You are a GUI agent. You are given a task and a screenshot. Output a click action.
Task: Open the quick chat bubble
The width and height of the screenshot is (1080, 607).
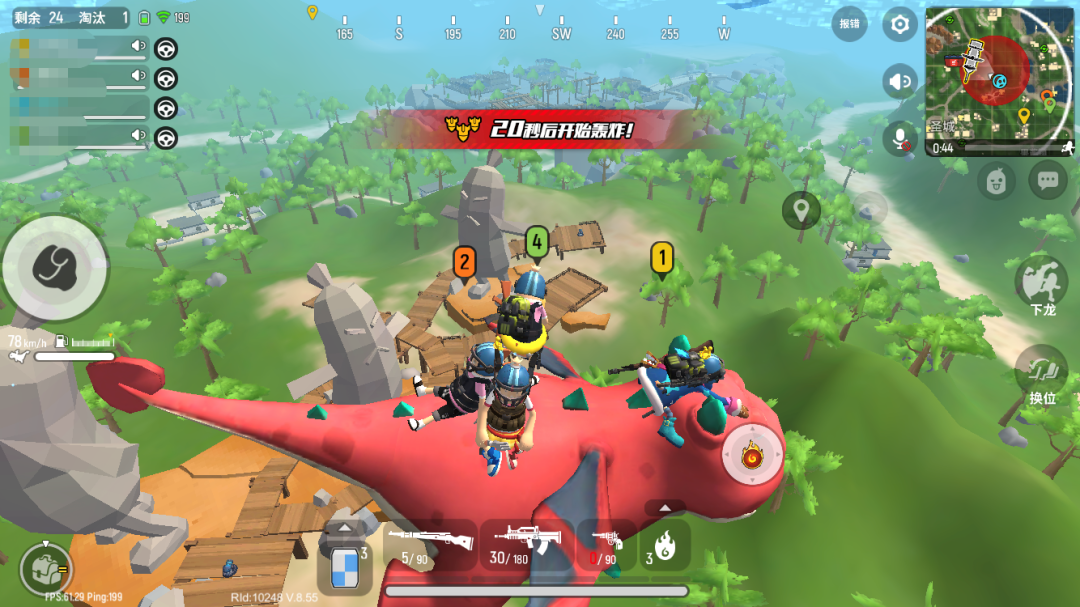(x=1047, y=181)
